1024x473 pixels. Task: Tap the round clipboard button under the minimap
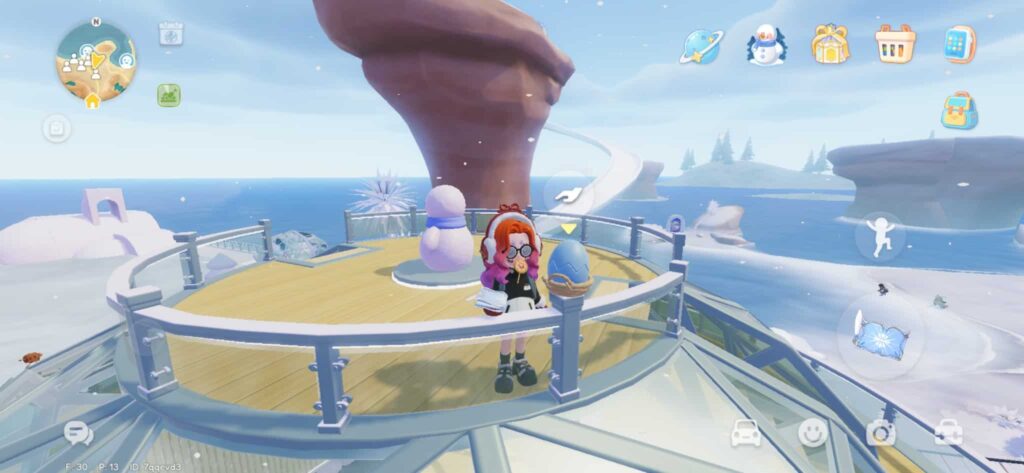click(x=56, y=128)
